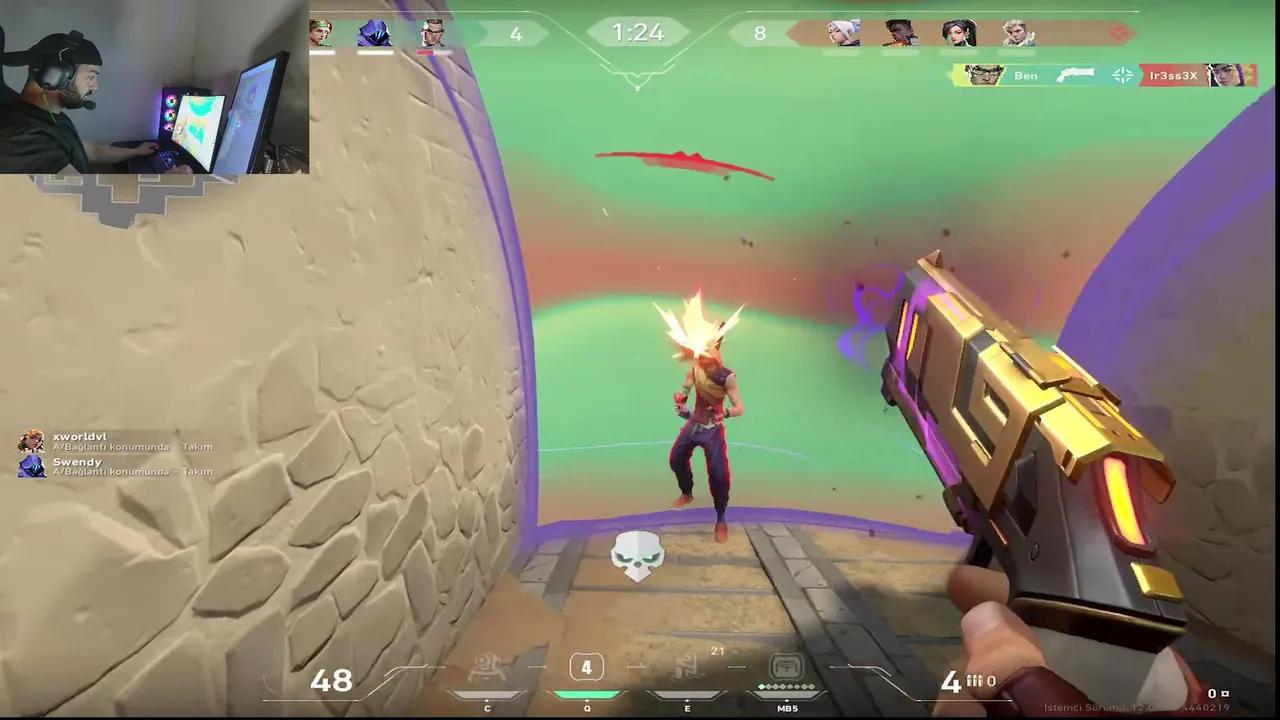This screenshot has width=1280, height=720.
Task: Click the MB5 ultimate ability icon
Action: point(787,667)
